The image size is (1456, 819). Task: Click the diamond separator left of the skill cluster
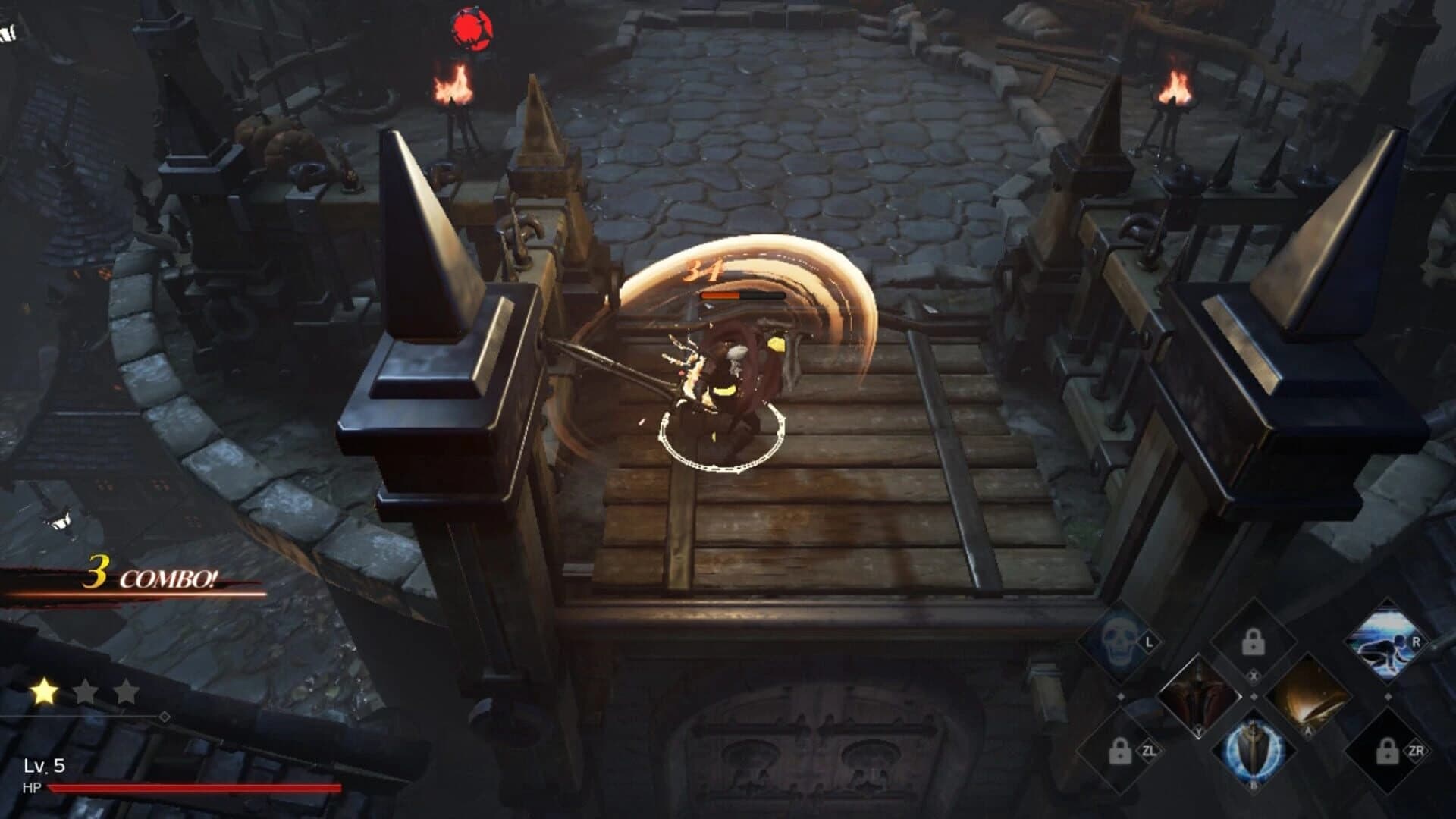tap(1122, 695)
